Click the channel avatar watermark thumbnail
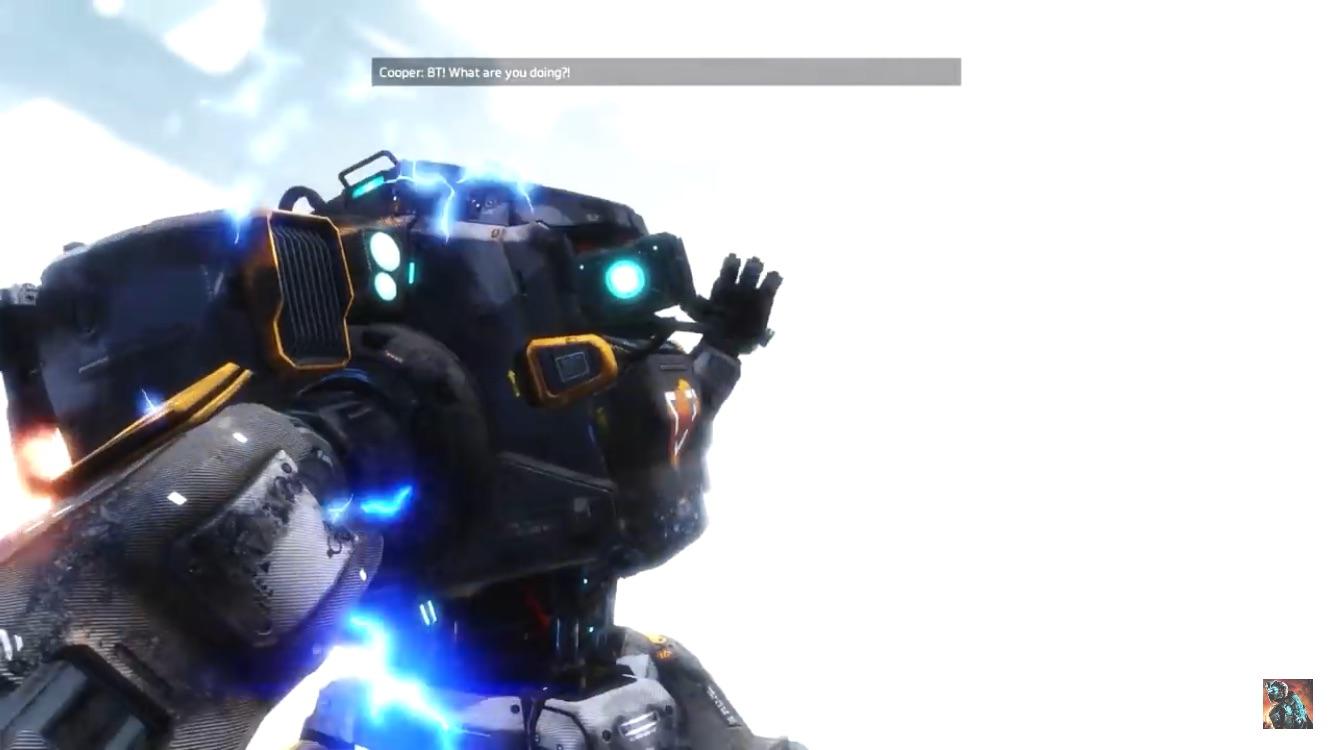 click(1287, 704)
